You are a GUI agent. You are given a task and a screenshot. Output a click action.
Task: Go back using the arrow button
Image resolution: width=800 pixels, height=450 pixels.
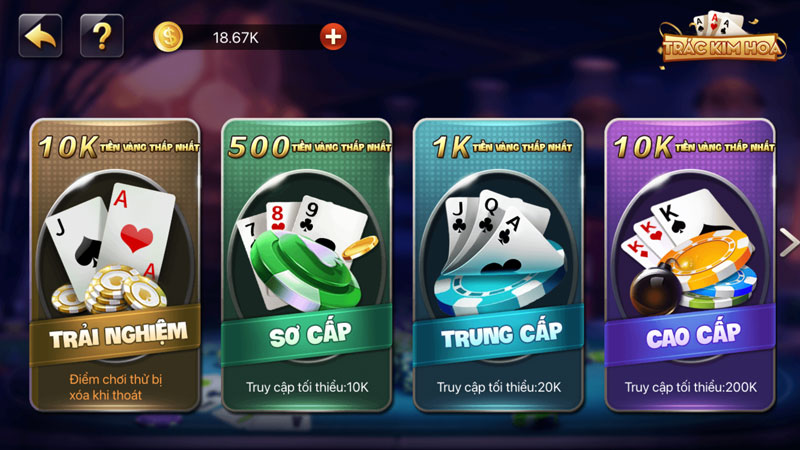[40, 36]
